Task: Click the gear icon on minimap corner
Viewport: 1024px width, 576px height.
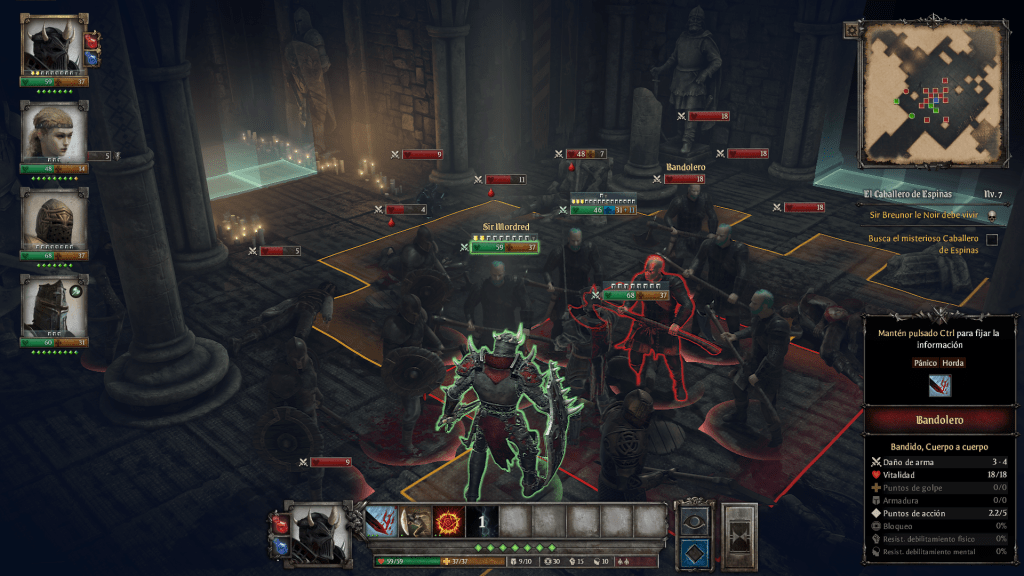Action: 851,30
